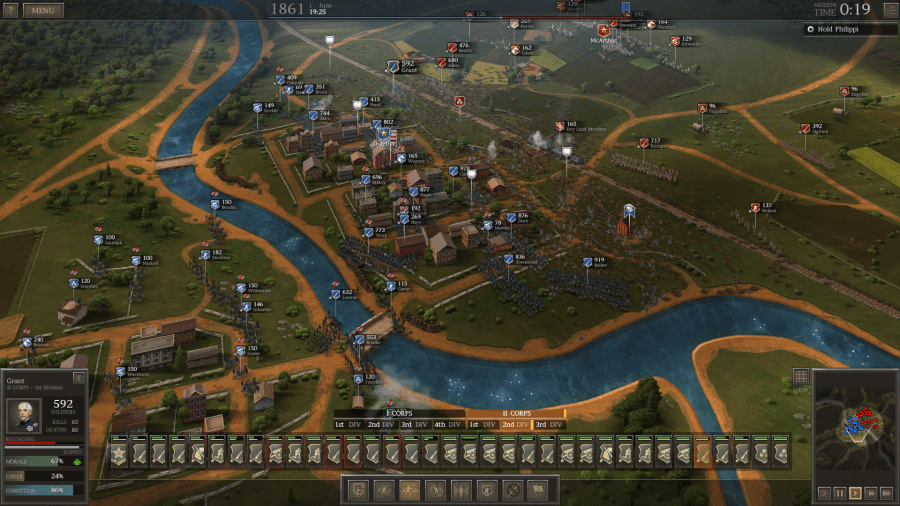Open the objectives list icon beside mission time

[x=890, y=10]
